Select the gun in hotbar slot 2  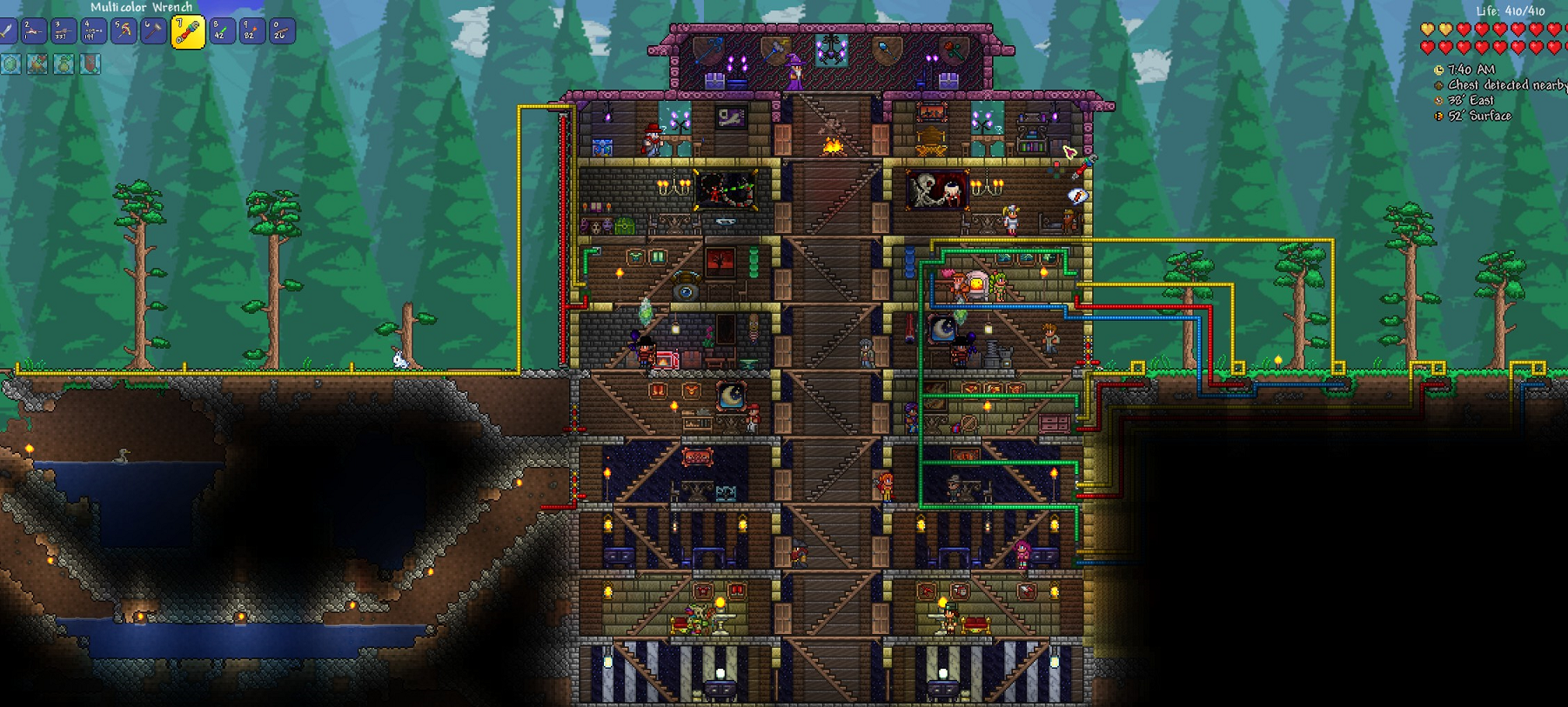[x=34, y=32]
